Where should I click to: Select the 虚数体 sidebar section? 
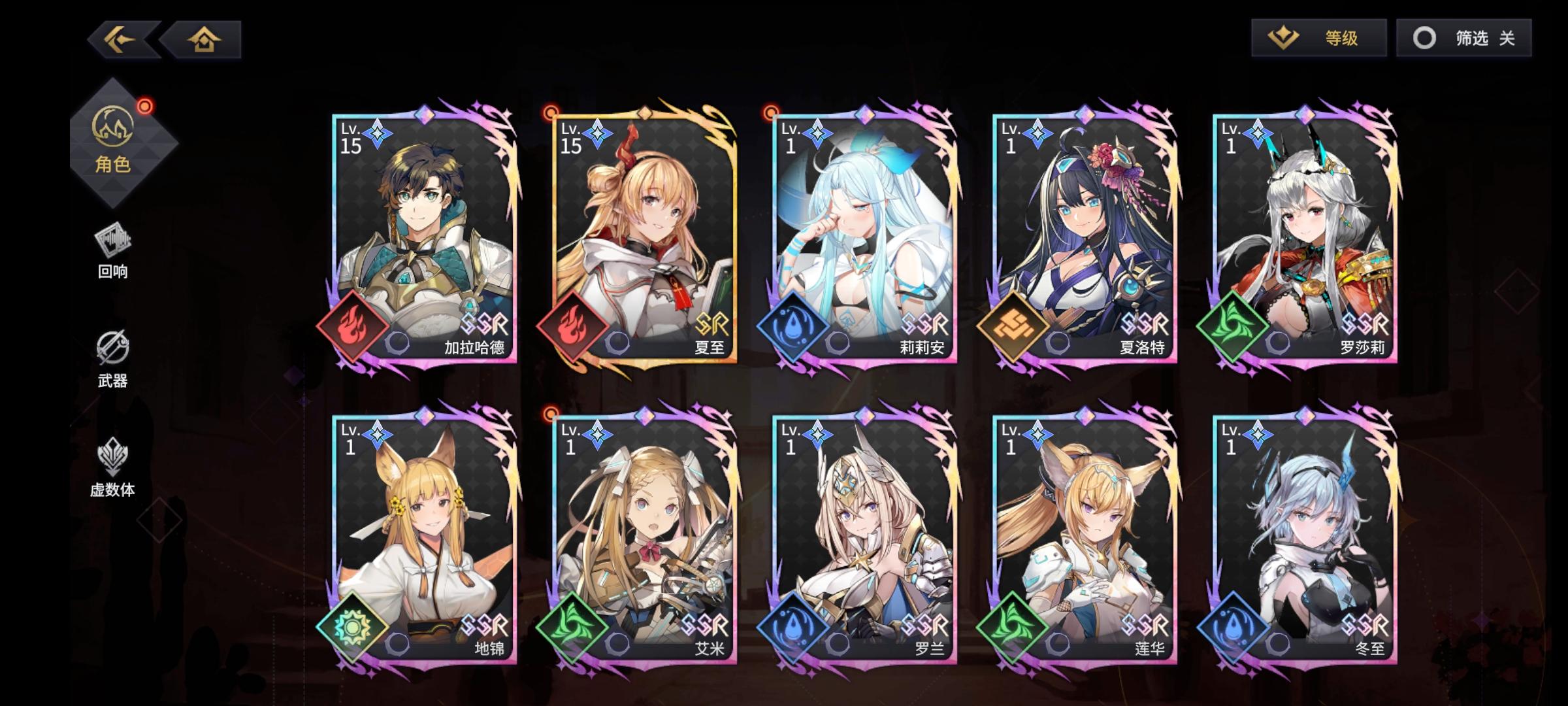pos(112,465)
